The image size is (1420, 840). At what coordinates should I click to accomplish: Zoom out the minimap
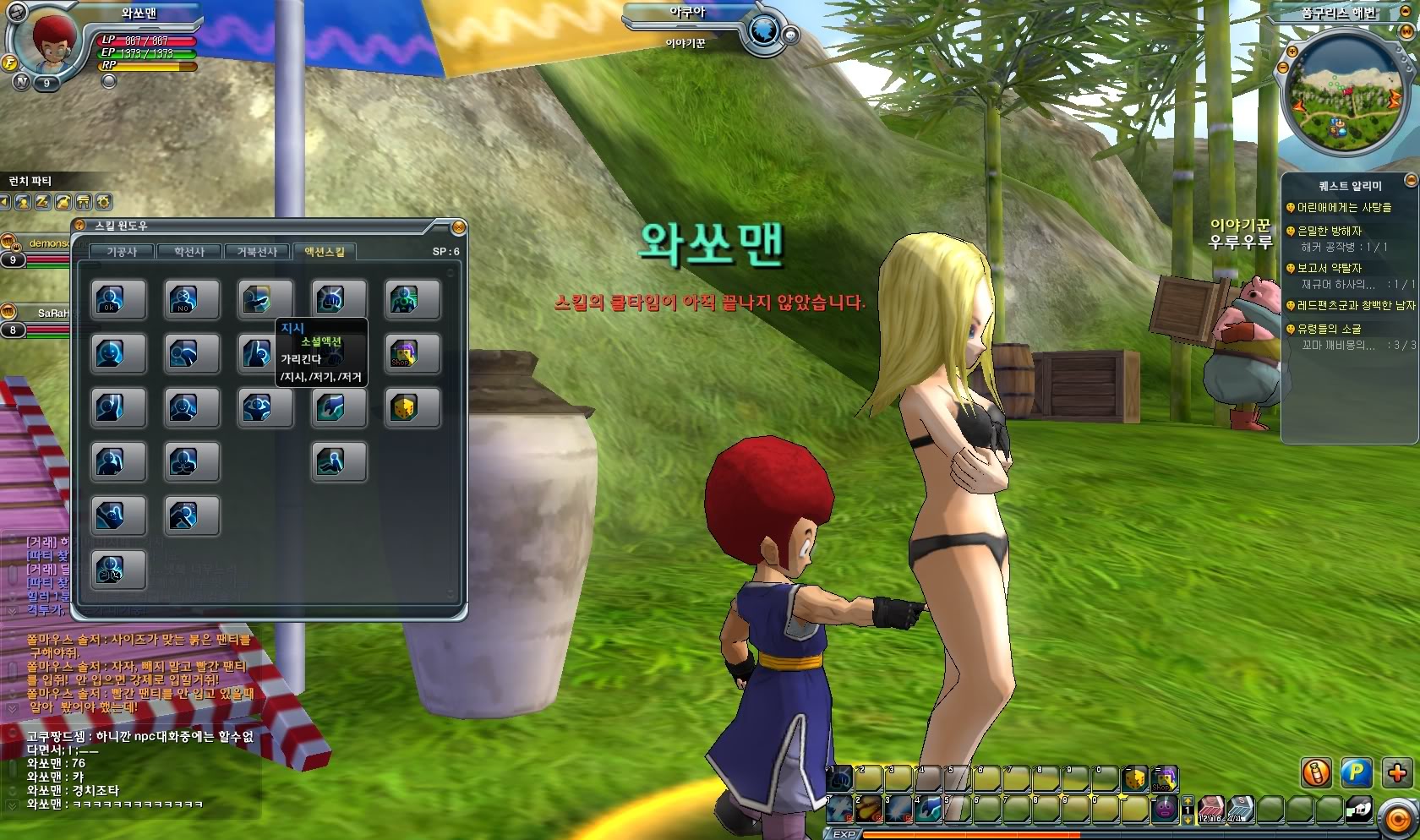(x=1283, y=67)
